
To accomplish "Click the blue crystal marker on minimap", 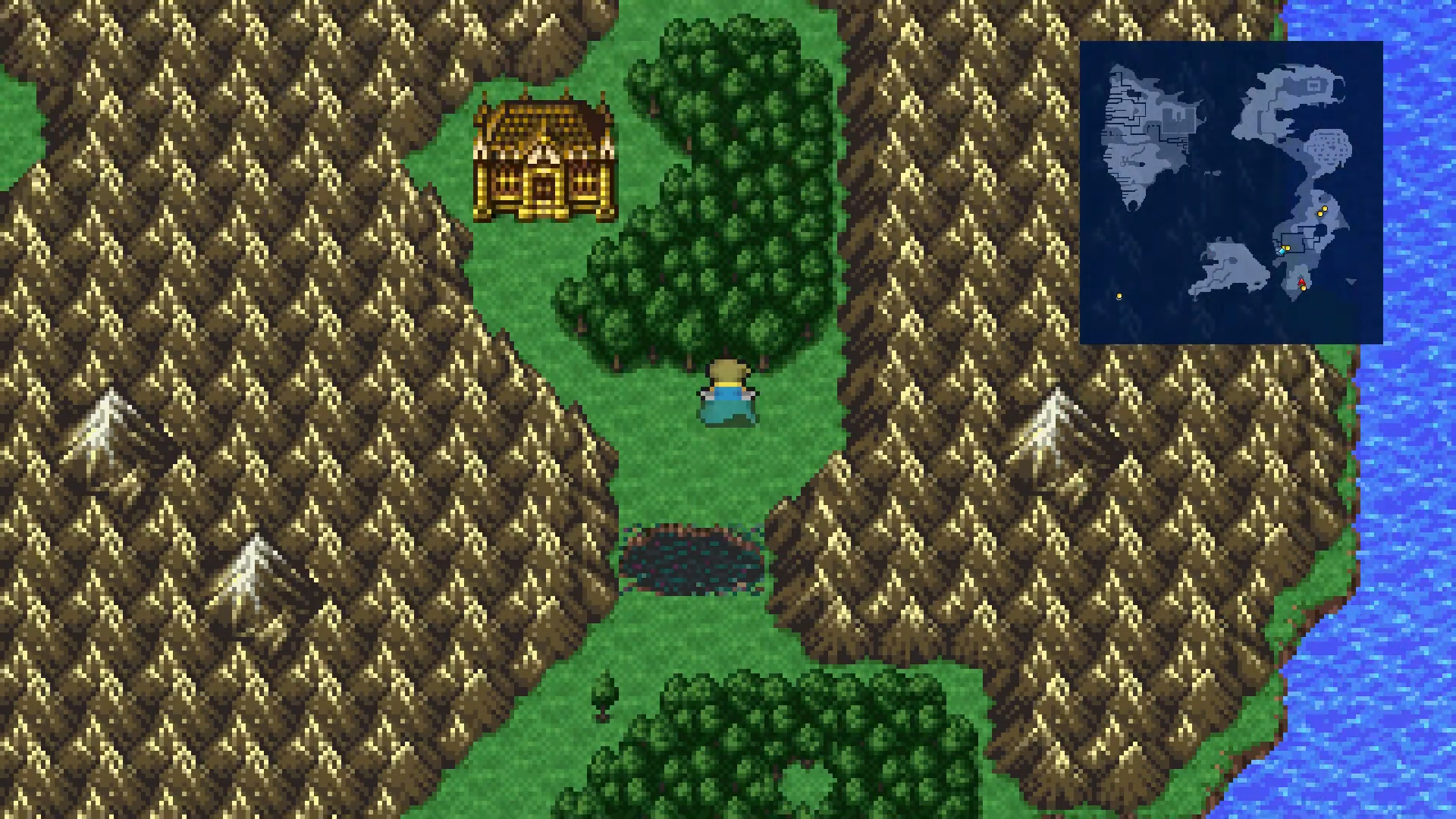I will click(1282, 250).
